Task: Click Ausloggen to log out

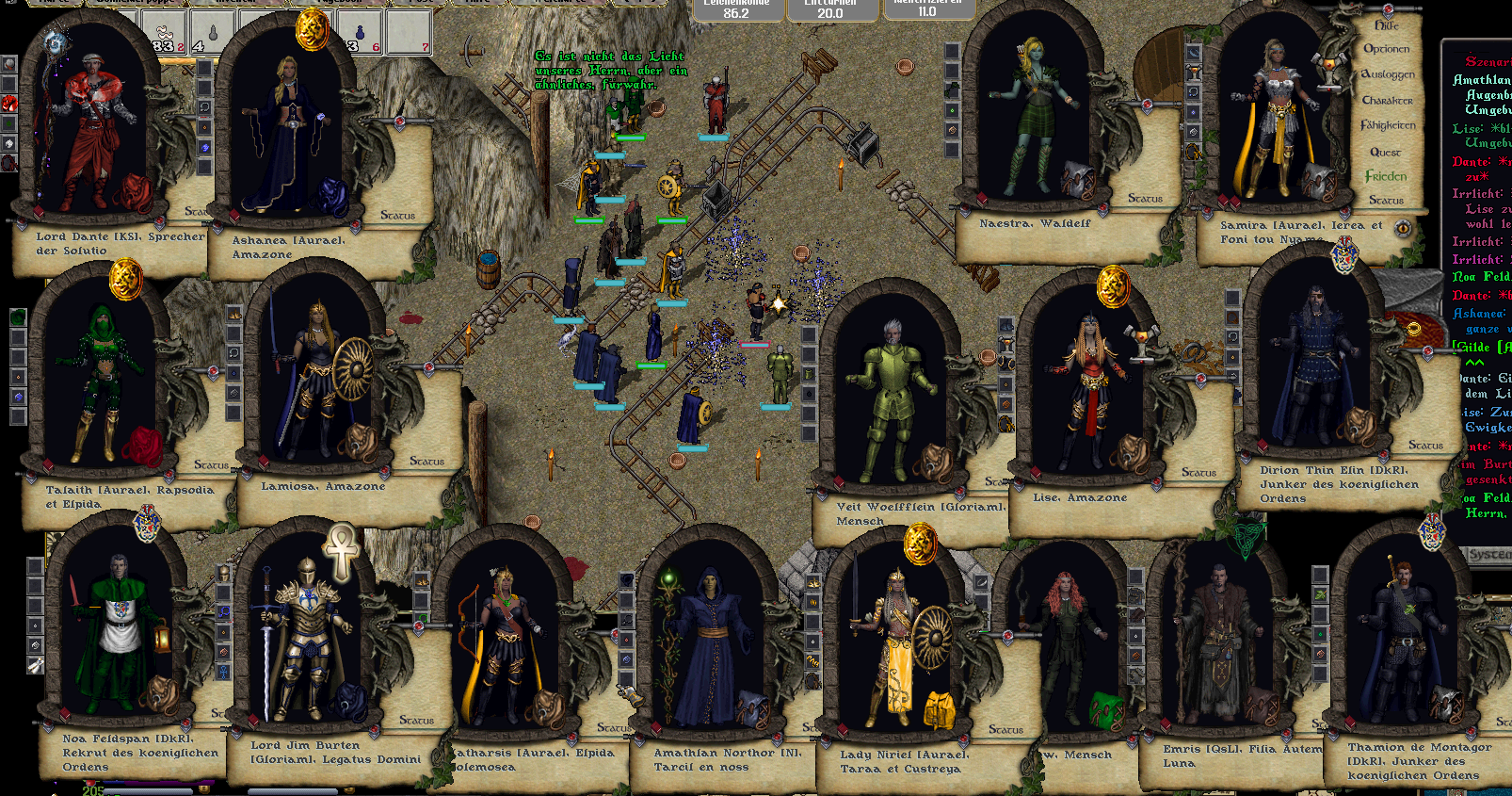Action: (1388, 74)
